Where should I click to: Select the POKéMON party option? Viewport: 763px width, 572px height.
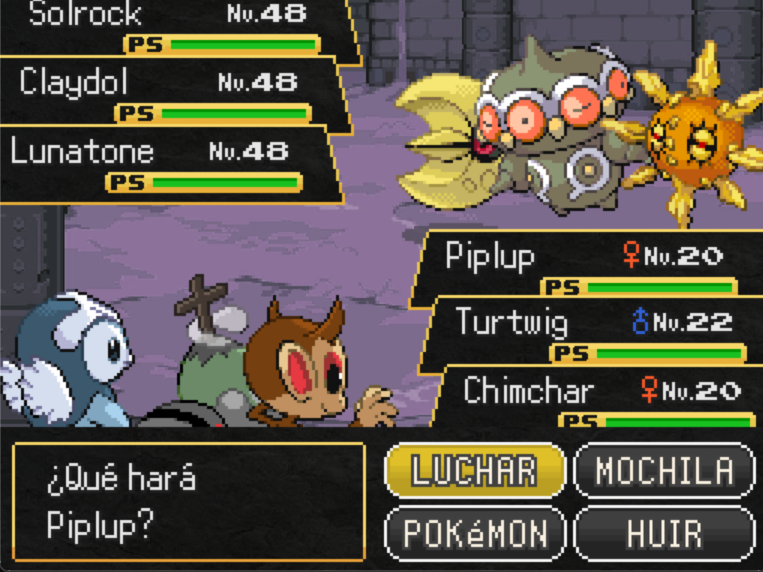click(475, 532)
